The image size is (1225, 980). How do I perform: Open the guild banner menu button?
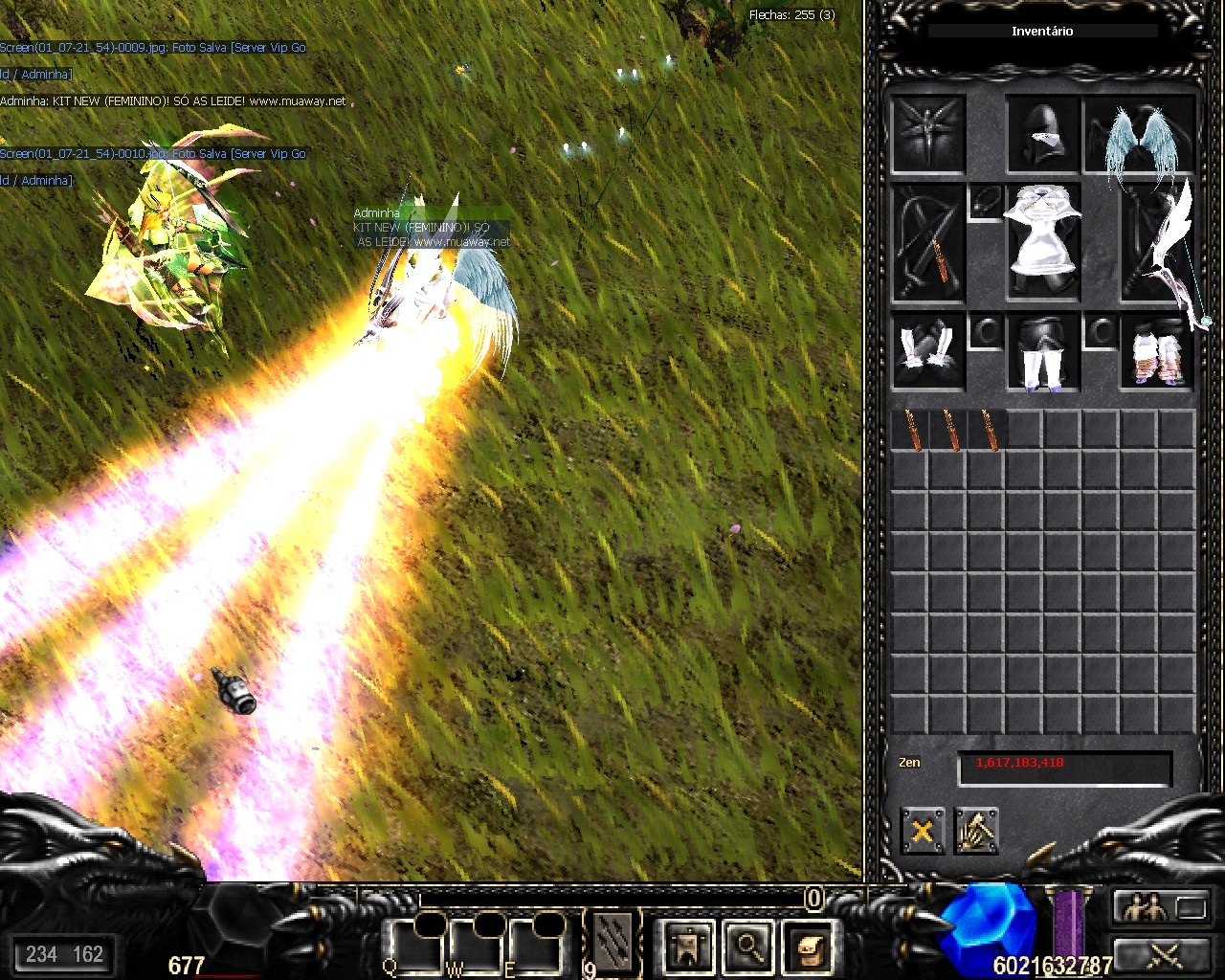[687, 947]
